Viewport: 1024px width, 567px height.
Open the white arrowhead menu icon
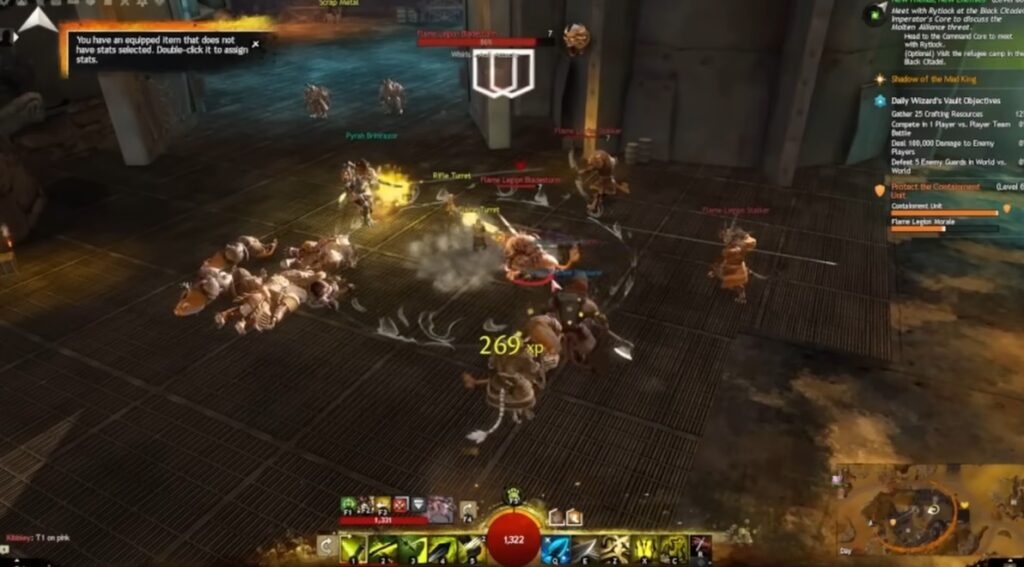coord(38,19)
